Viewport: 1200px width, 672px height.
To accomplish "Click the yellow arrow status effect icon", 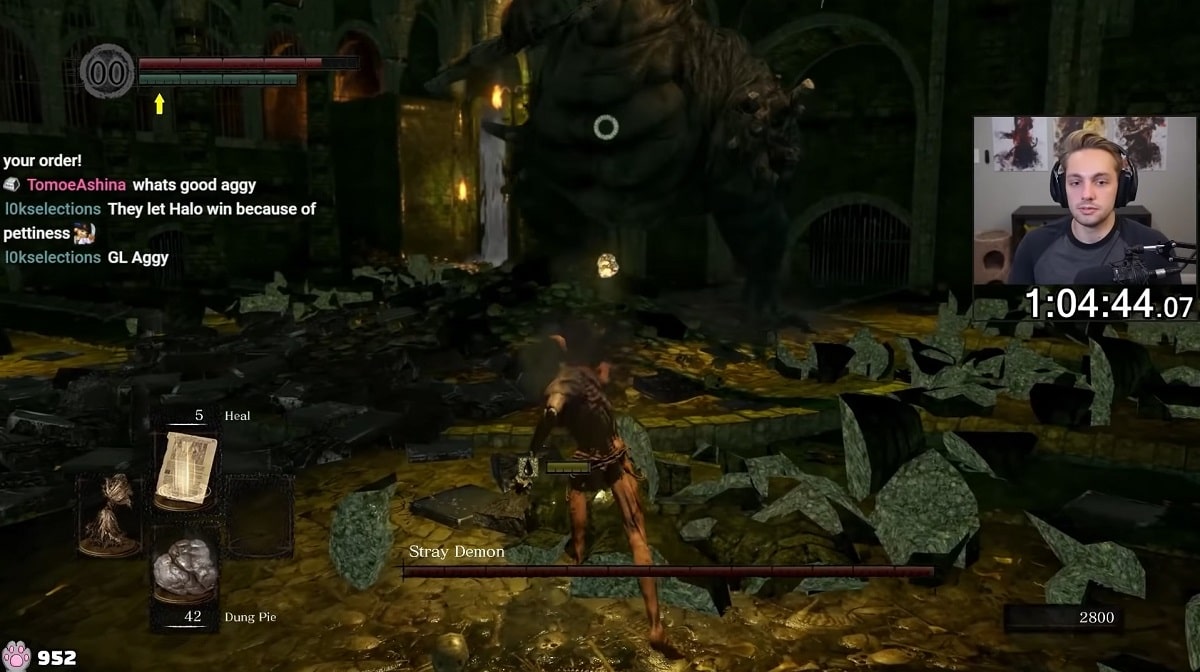I will [159, 103].
